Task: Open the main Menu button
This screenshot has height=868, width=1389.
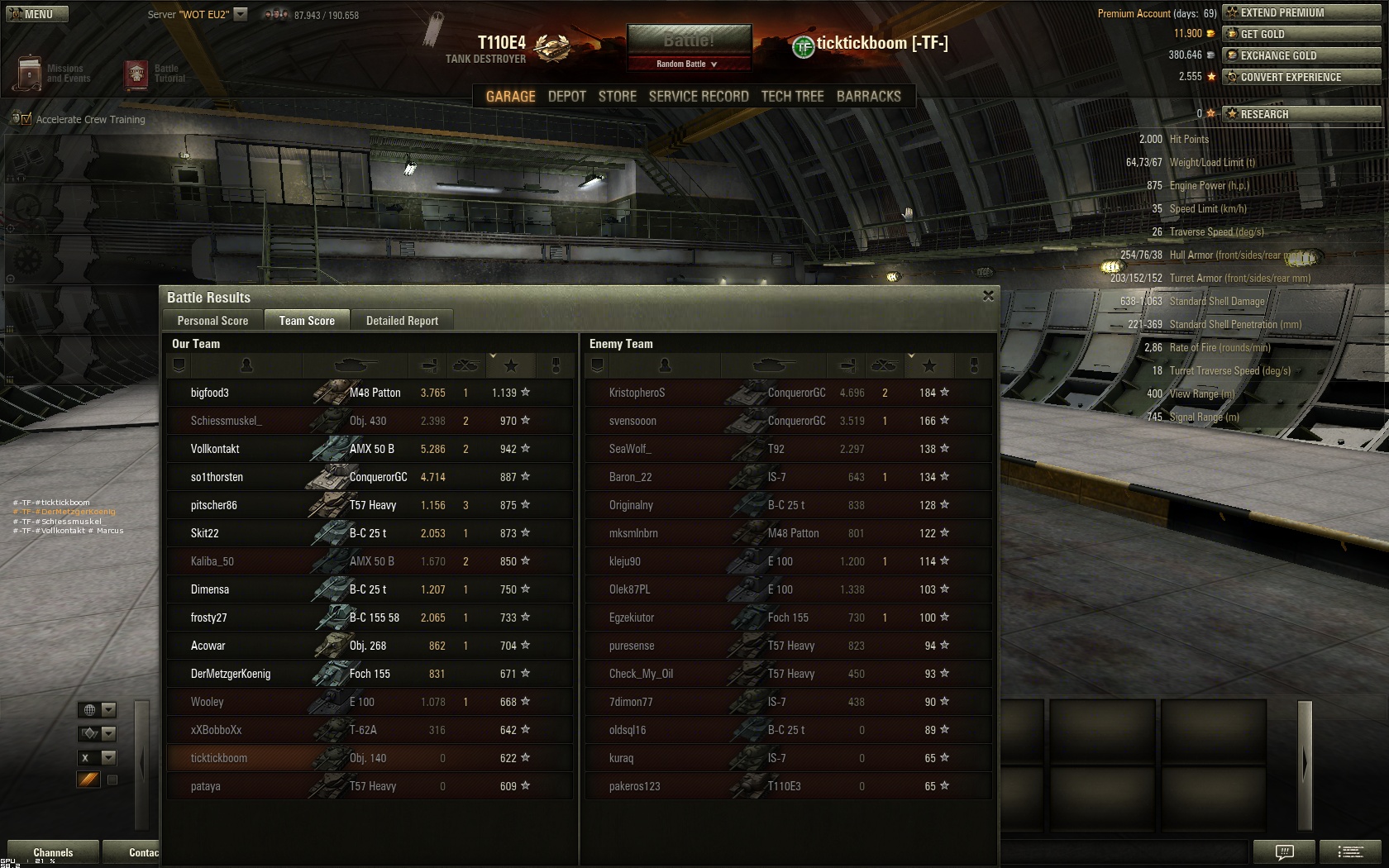Action: pos(37,14)
